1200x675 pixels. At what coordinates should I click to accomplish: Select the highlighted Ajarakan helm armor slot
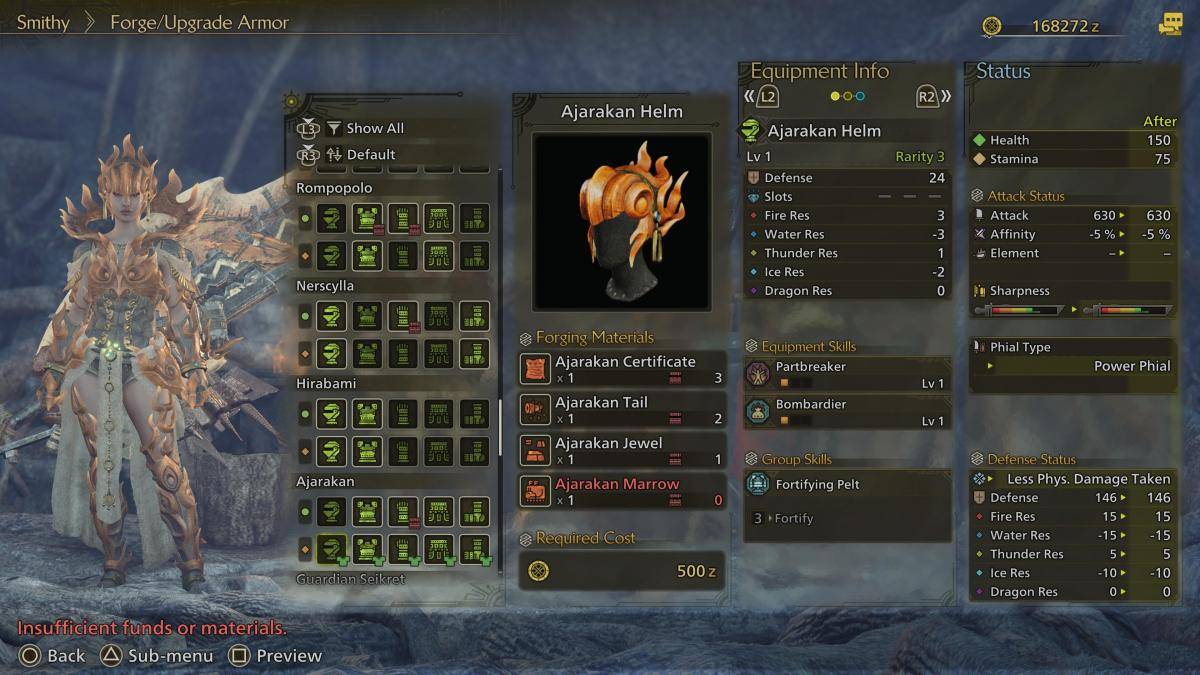332,549
